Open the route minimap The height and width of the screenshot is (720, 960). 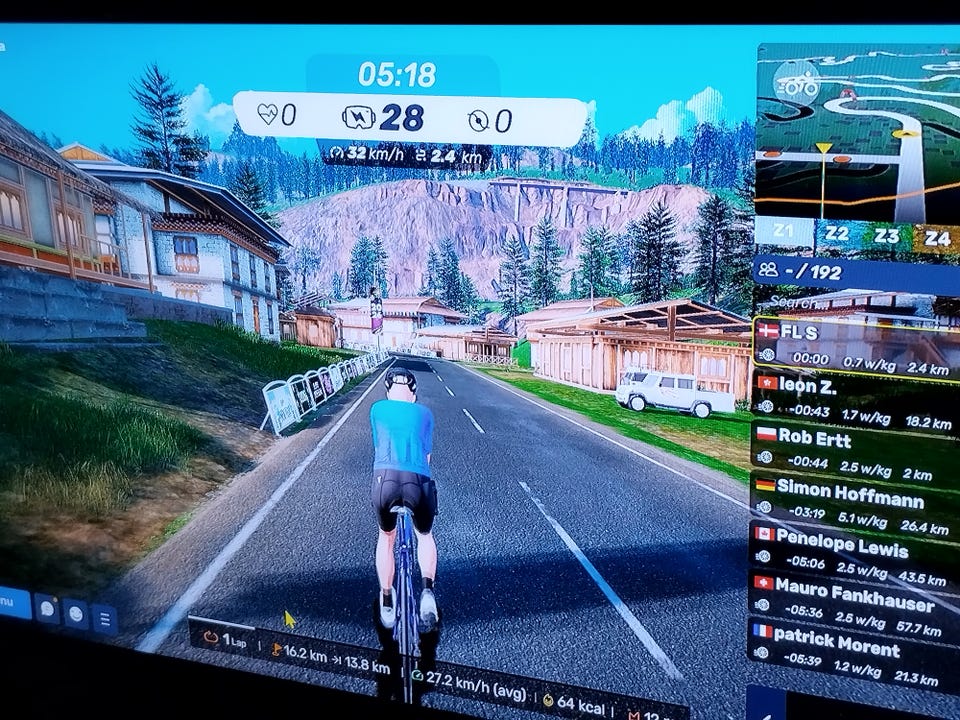pyautogui.click(x=855, y=130)
